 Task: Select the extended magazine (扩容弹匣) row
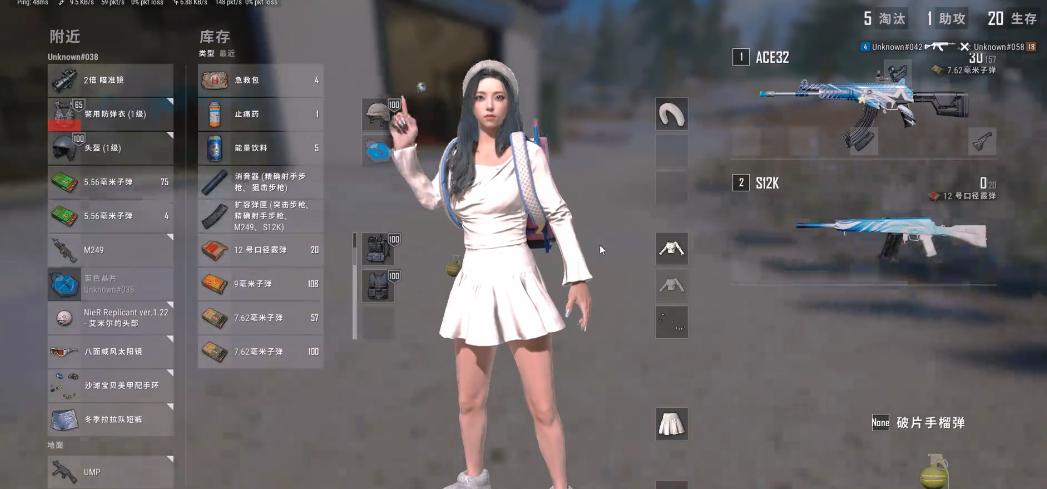(x=260, y=216)
